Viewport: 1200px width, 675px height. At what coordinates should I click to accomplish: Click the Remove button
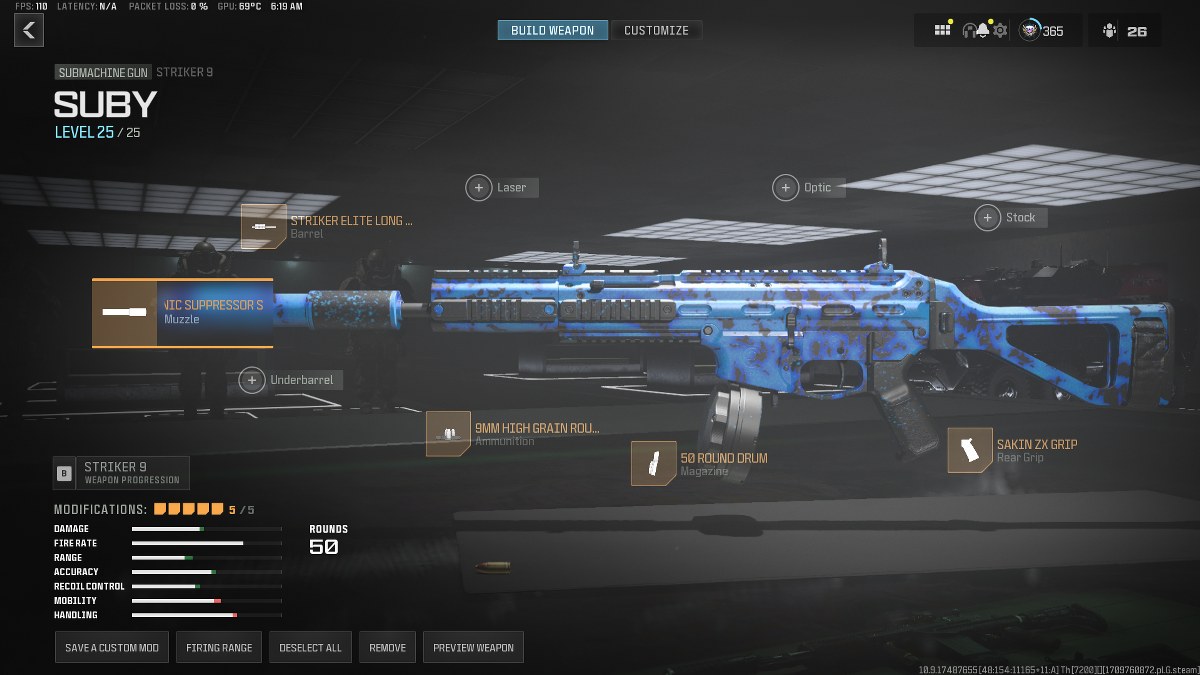click(387, 647)
